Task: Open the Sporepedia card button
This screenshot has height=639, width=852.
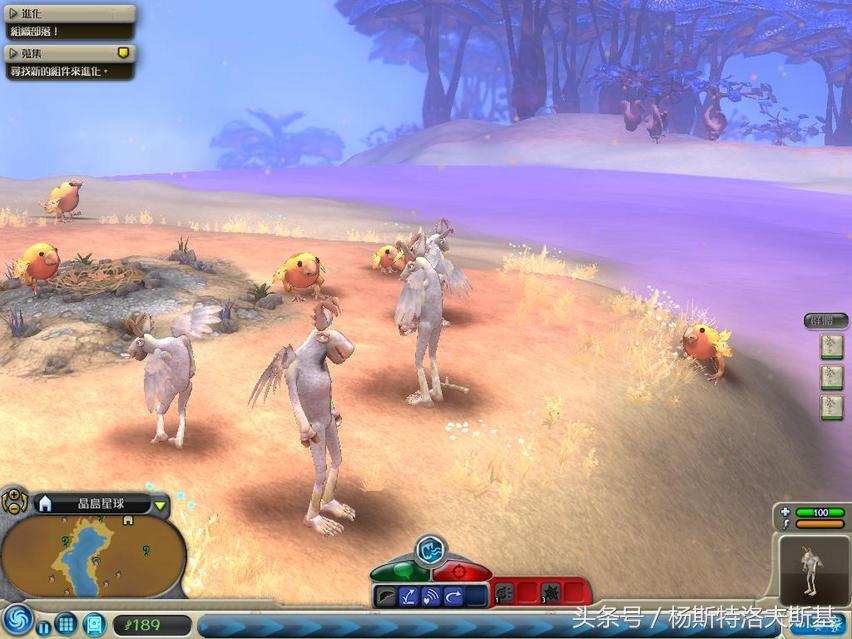Action: coord(94,624)
